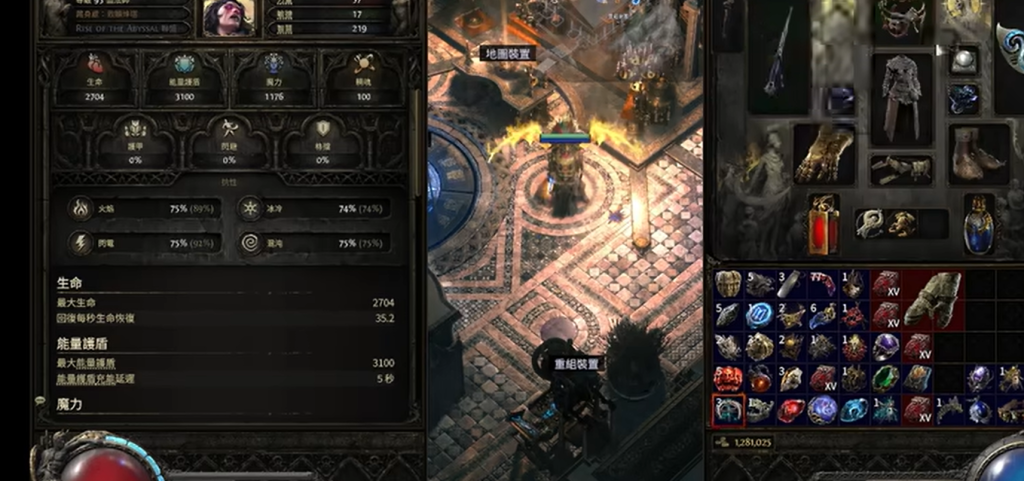Click the red life flask slot
The width and height of the screenshot is (1024, 481).
tap(823, 222)
